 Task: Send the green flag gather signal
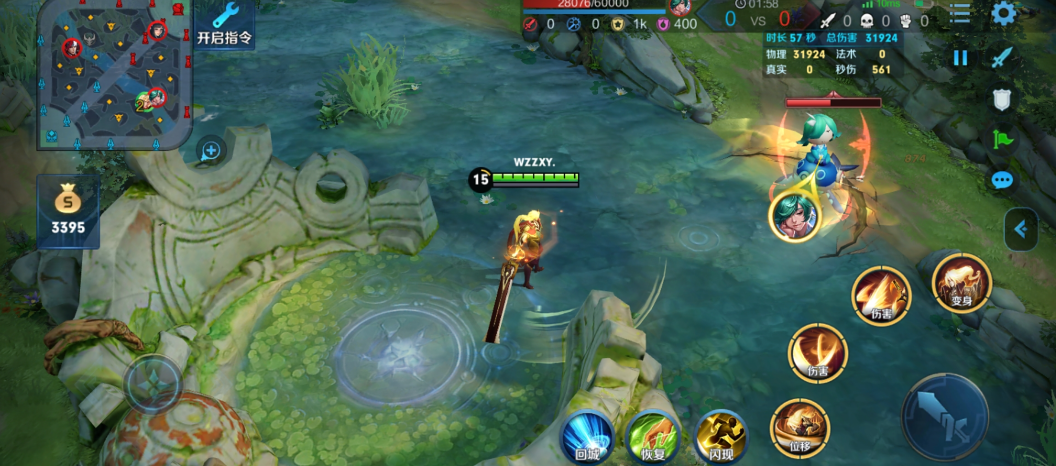(1002, 140)
